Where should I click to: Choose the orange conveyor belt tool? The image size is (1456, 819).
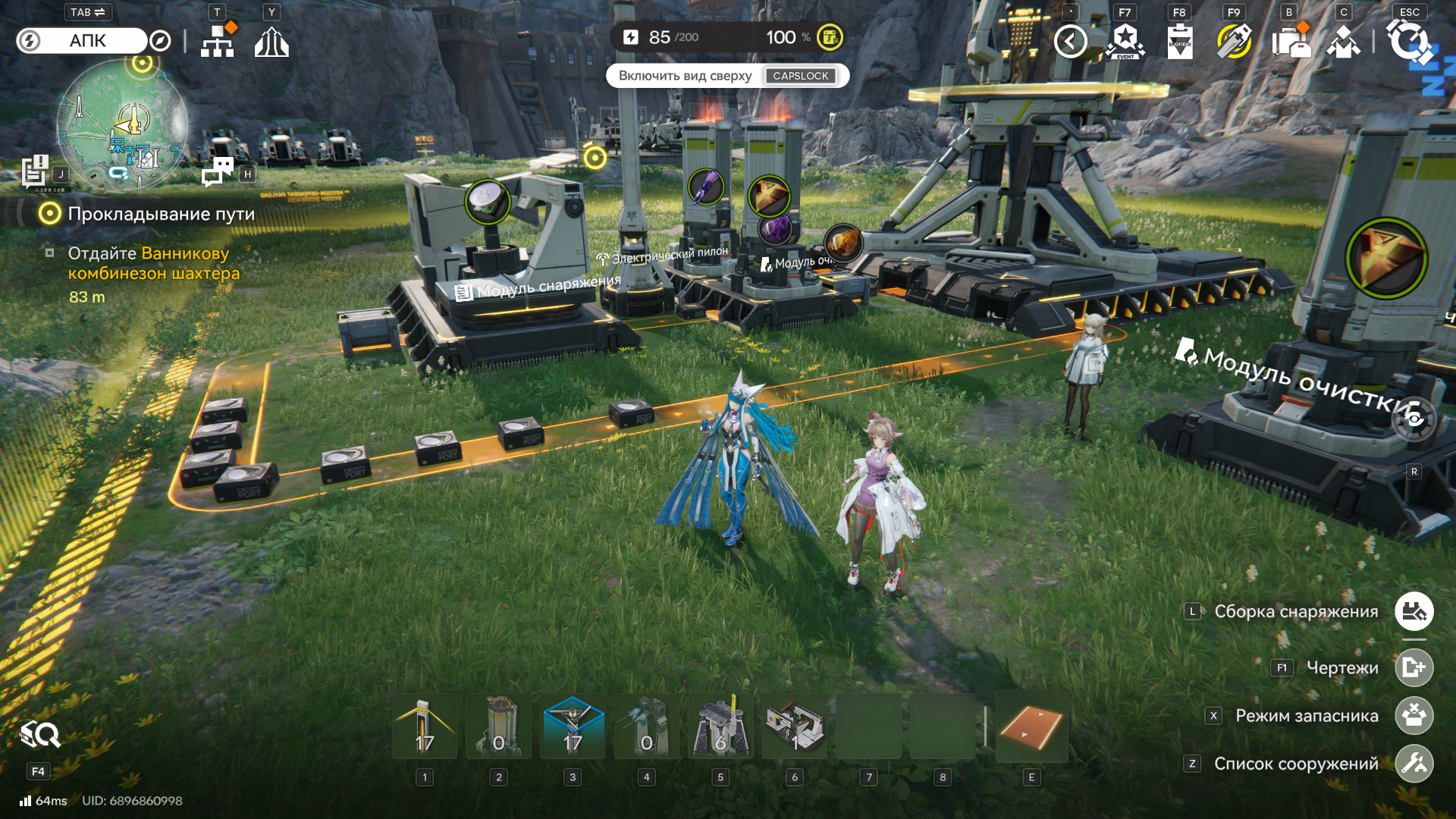coord(1031,726)
